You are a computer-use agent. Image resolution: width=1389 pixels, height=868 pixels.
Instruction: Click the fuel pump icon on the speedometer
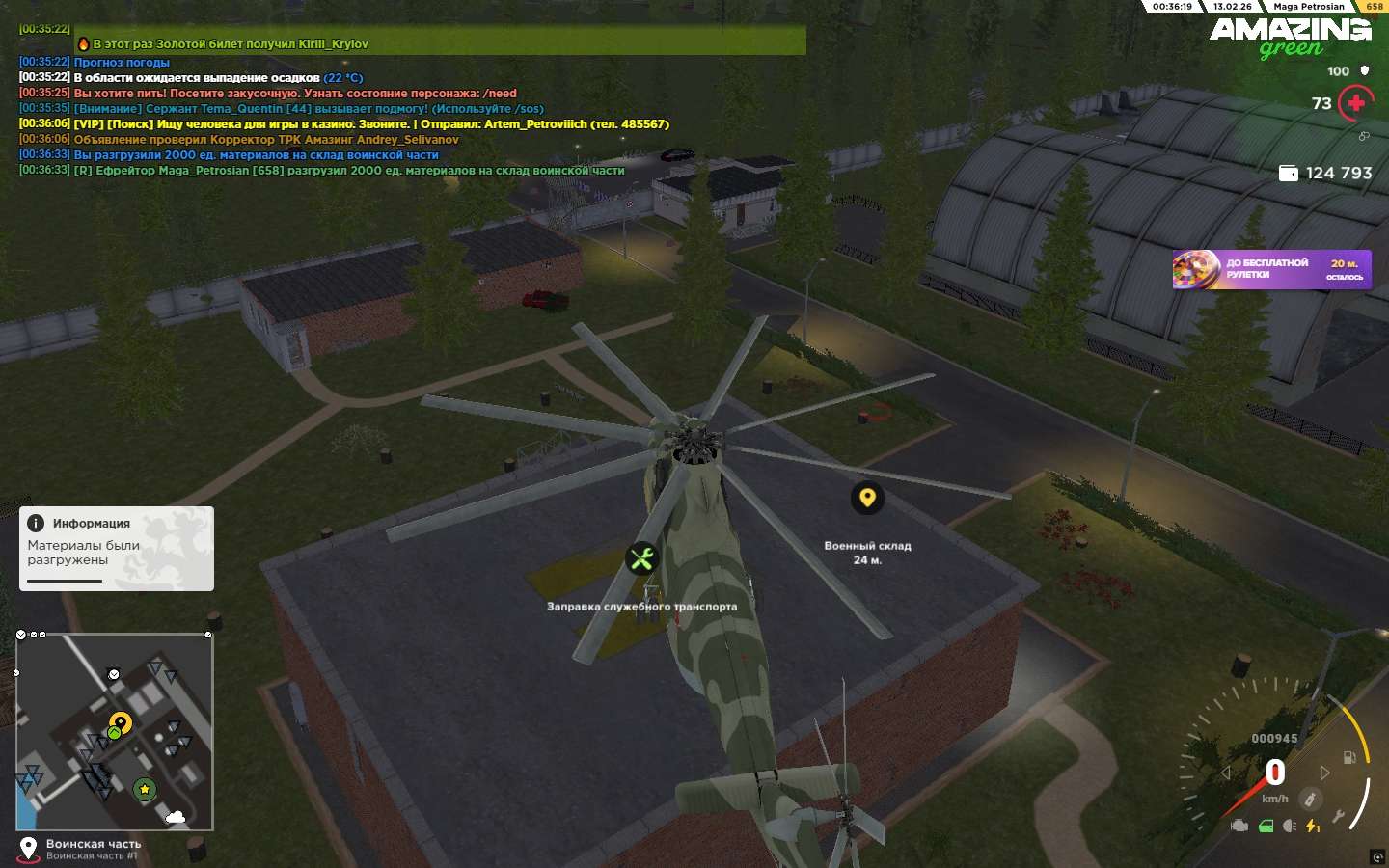[1349, 757]
